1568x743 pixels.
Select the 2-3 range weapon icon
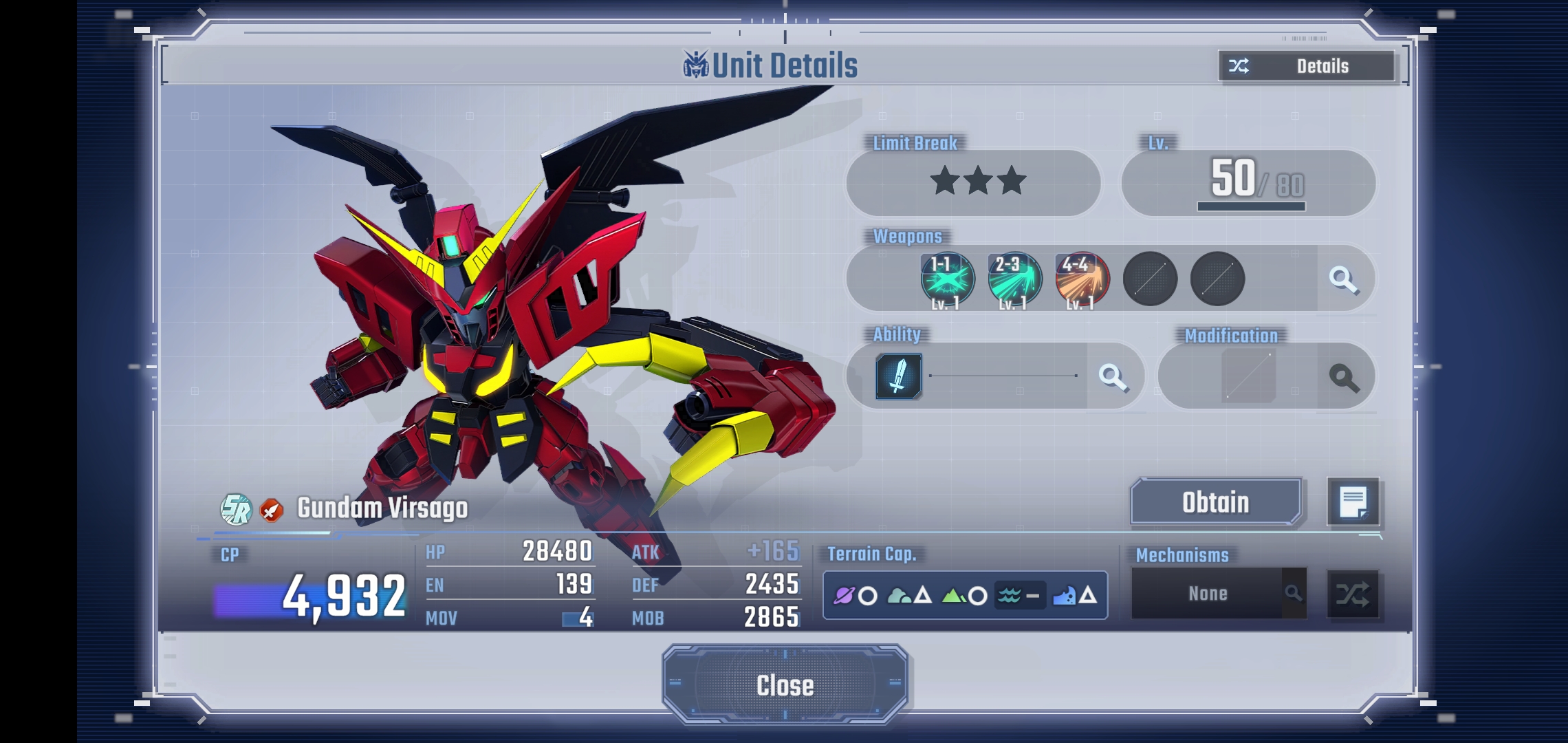coord(1014,279)
